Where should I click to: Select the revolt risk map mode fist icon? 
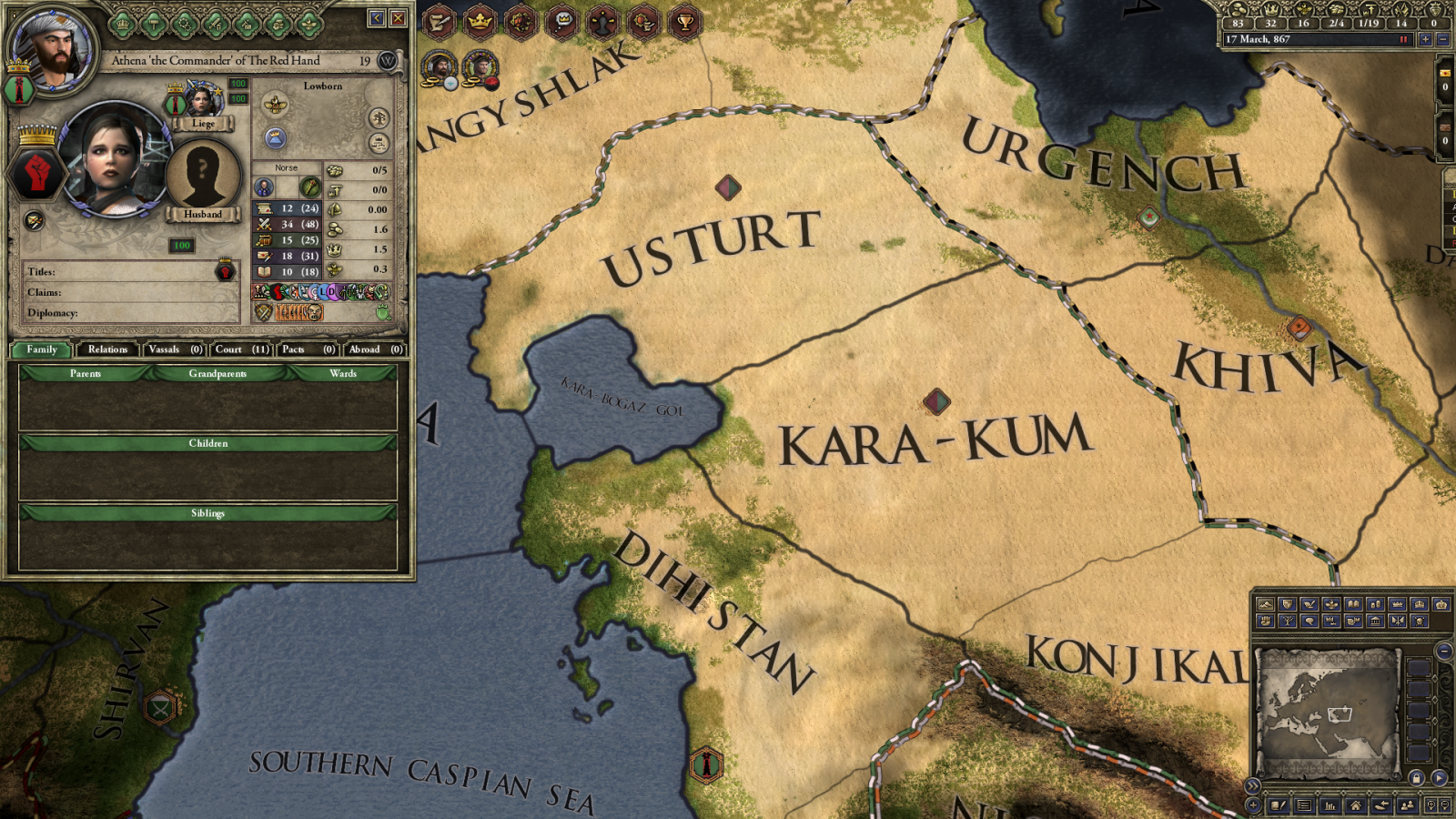tap(1266, 621)
